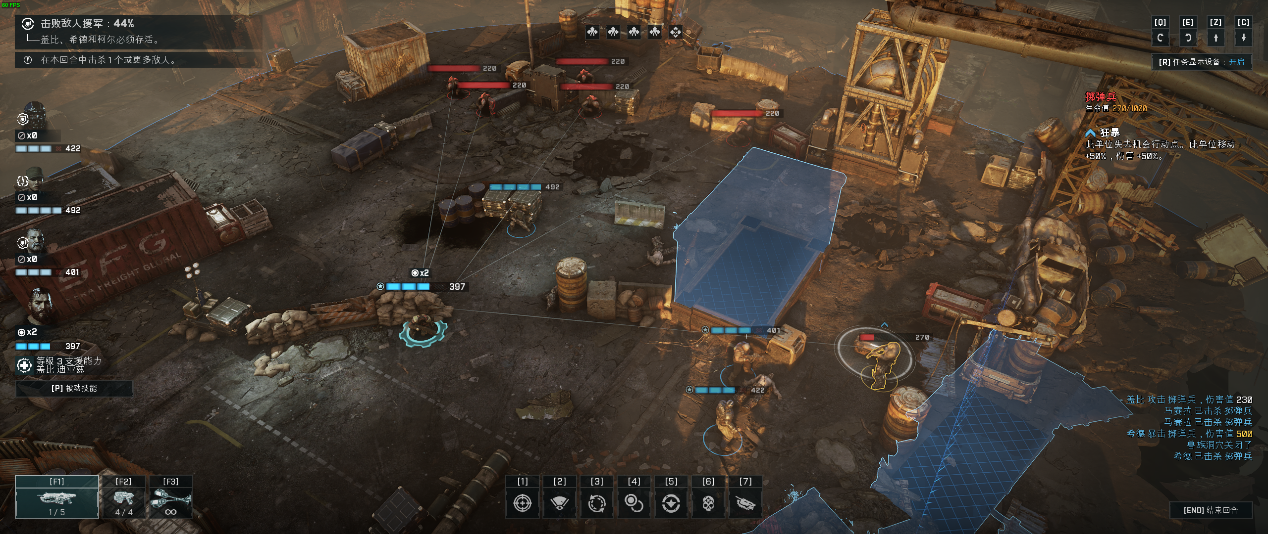The width and height of the screenshot is (1268, 534).
Task: Switch to the pistol weapon slot
Action: (x=124, y=497)
